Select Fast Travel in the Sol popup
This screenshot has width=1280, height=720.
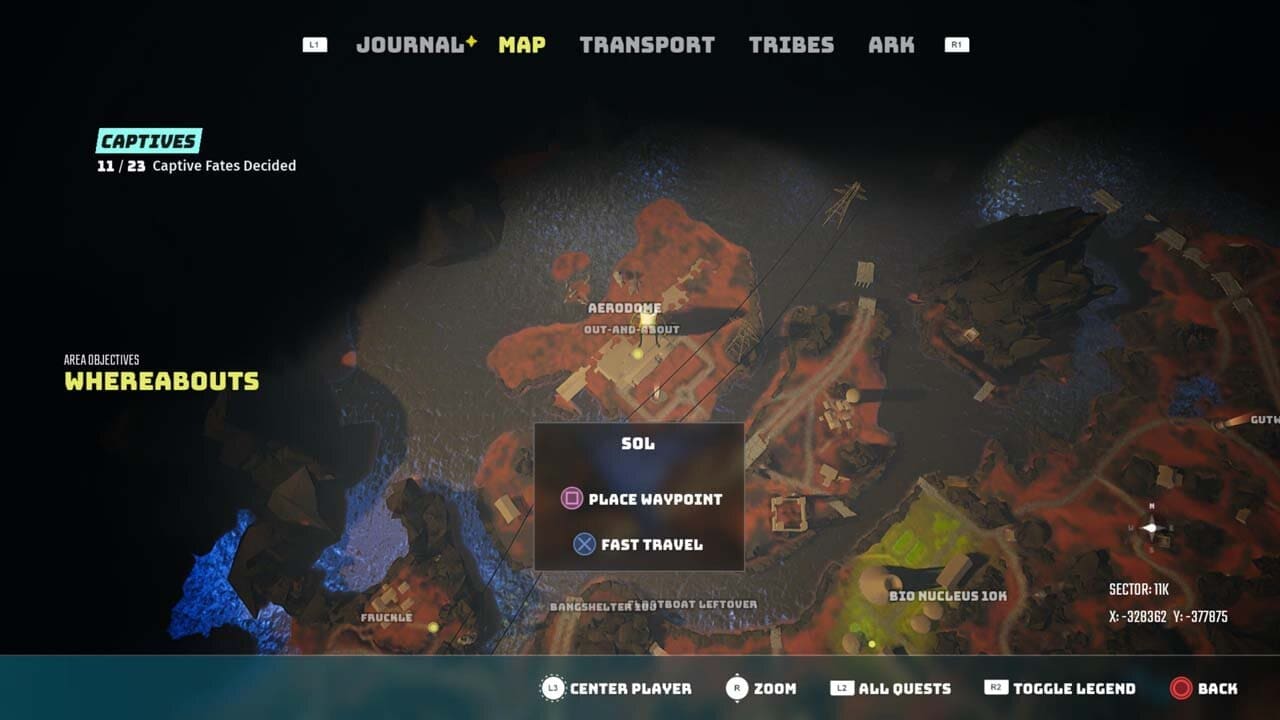[639, 545]
